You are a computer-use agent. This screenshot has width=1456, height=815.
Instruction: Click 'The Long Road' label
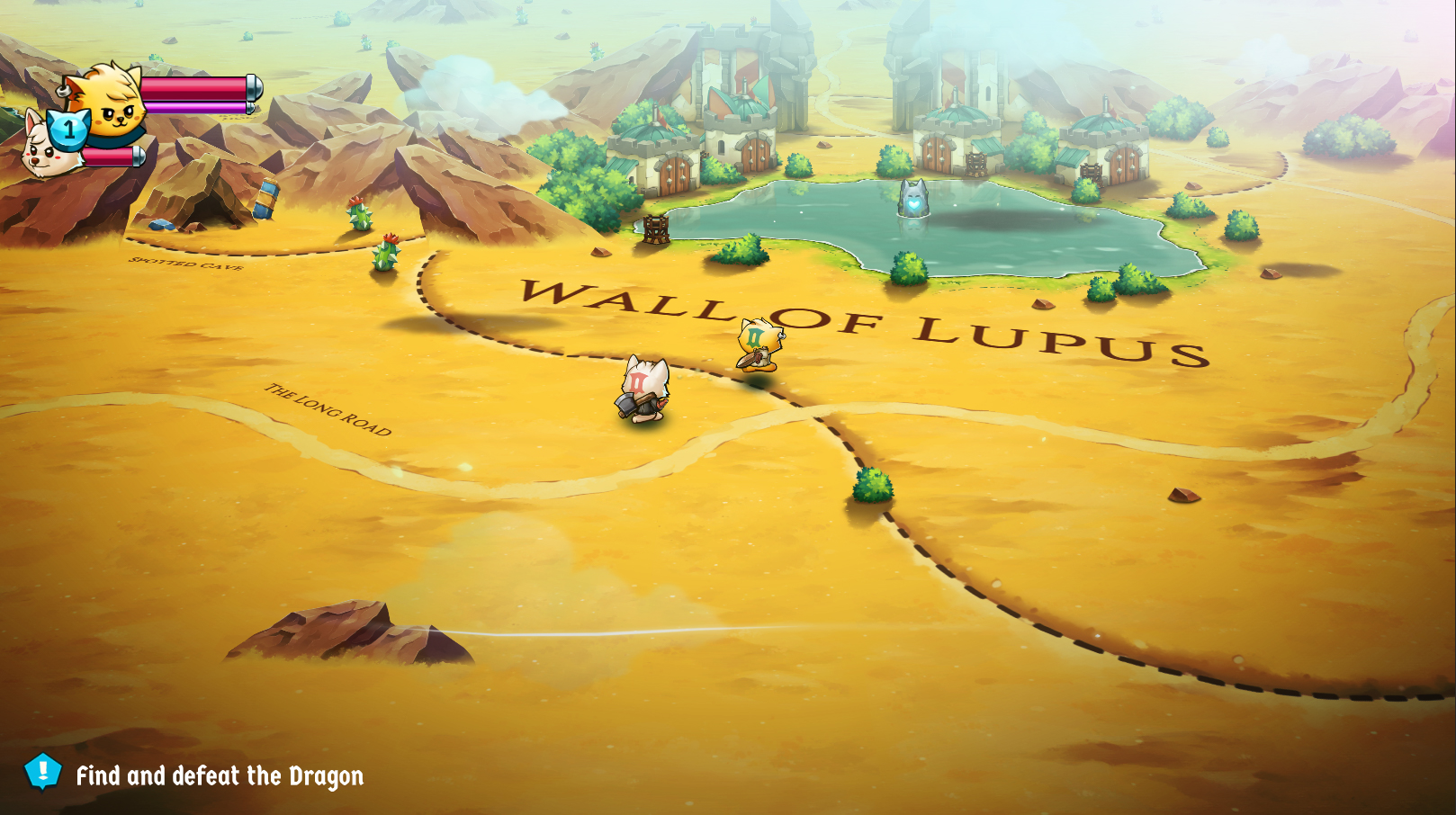tap(327, 409)
